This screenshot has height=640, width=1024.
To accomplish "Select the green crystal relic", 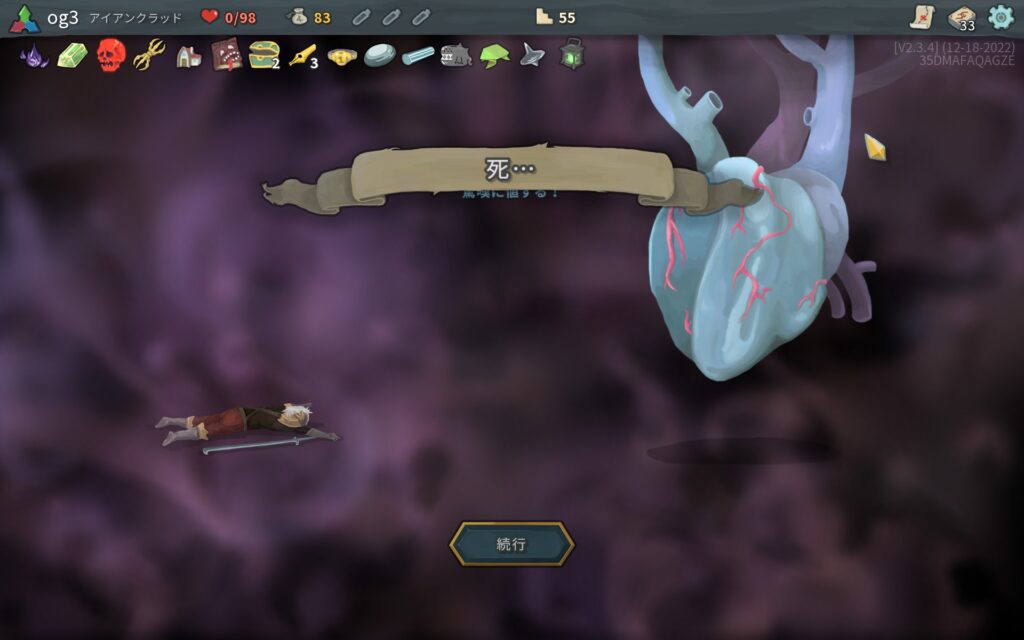I will [x=72, y=55].
